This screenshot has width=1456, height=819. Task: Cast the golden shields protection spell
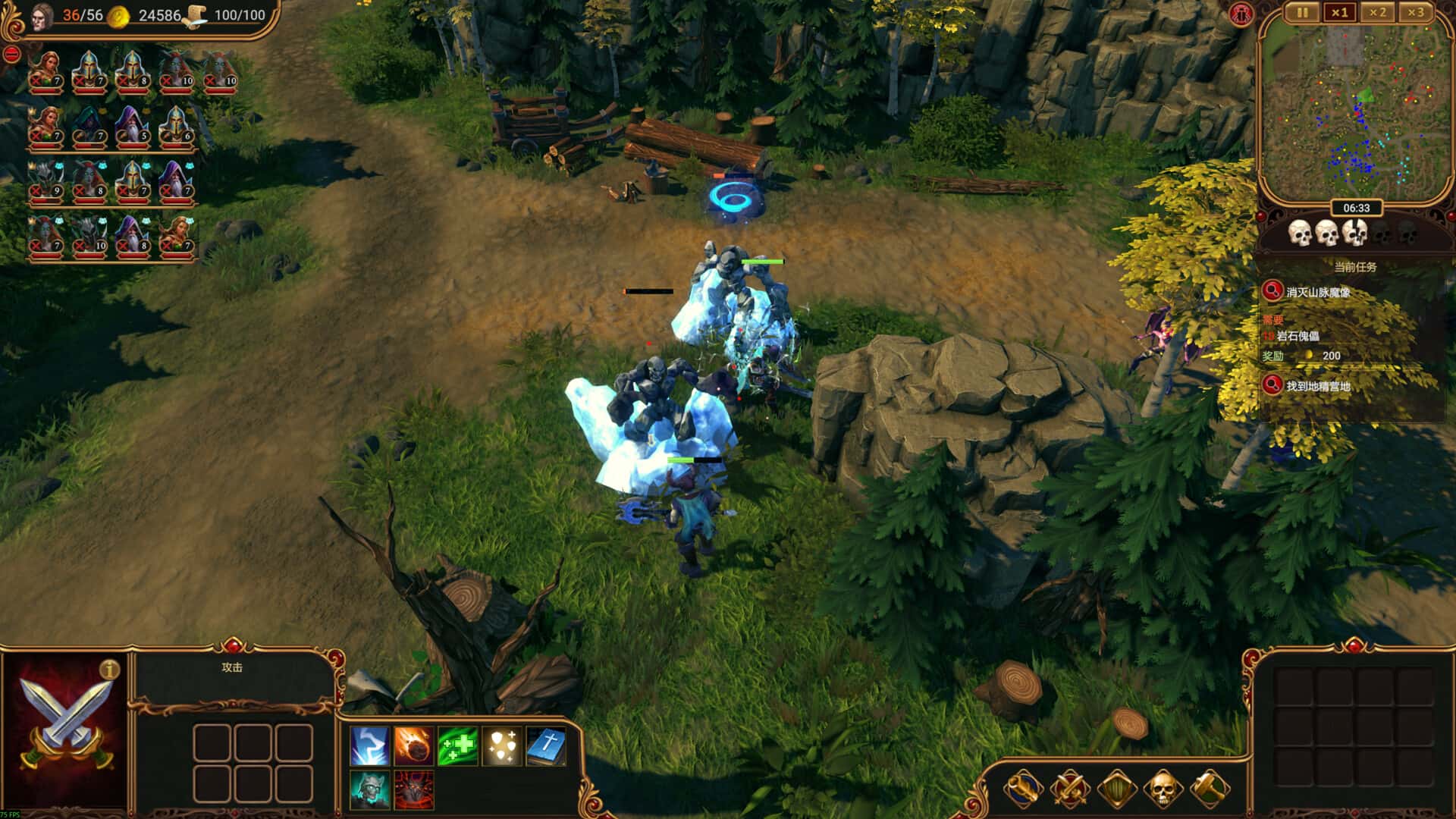[x=502, y=746]
